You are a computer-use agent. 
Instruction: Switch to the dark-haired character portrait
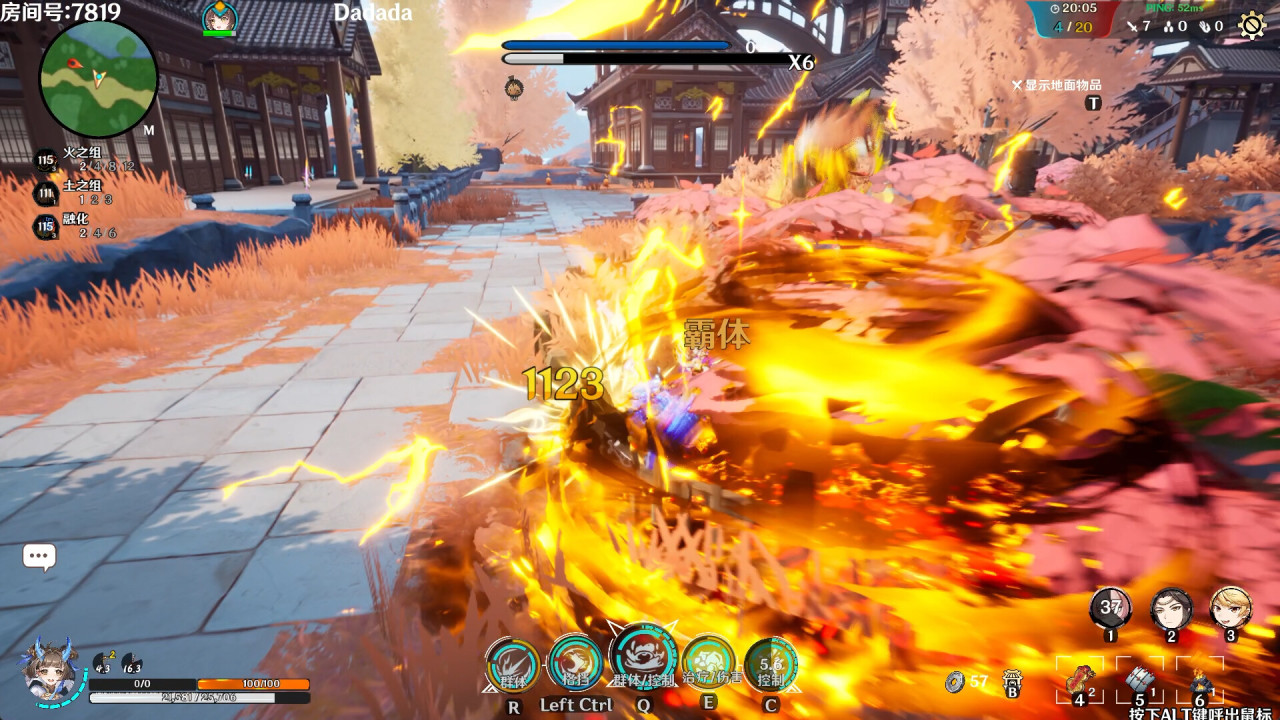(x=1171, y=609)
